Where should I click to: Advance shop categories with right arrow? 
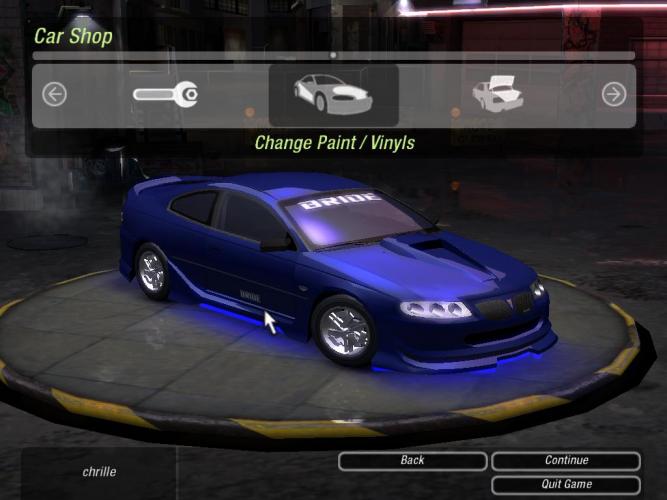point(613,95)
